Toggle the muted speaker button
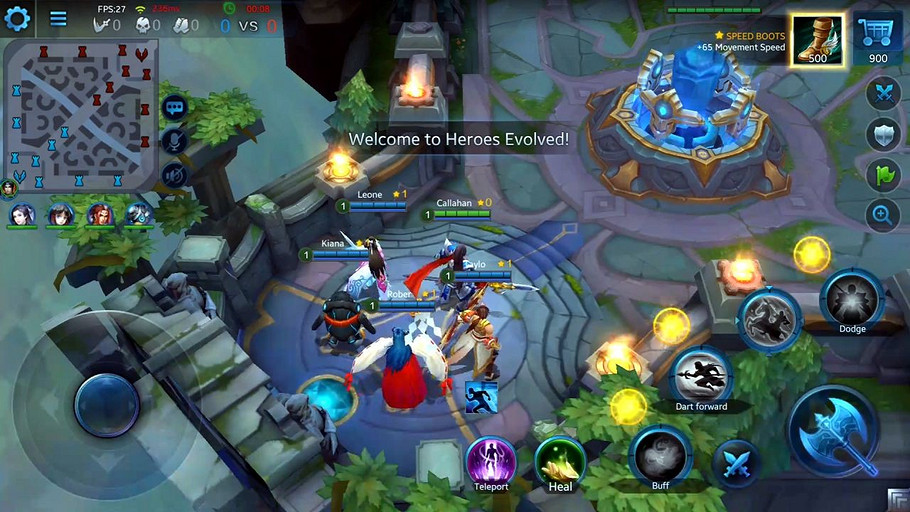Viewport: 910px width, 512px height. click(174, 176)
